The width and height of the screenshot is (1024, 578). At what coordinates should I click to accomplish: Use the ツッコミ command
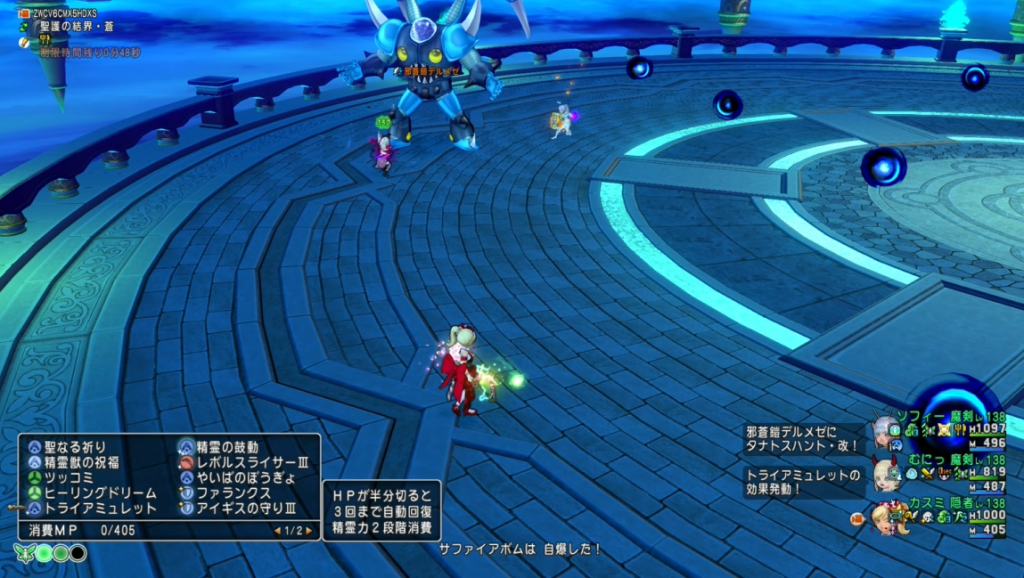coord(68,478)
